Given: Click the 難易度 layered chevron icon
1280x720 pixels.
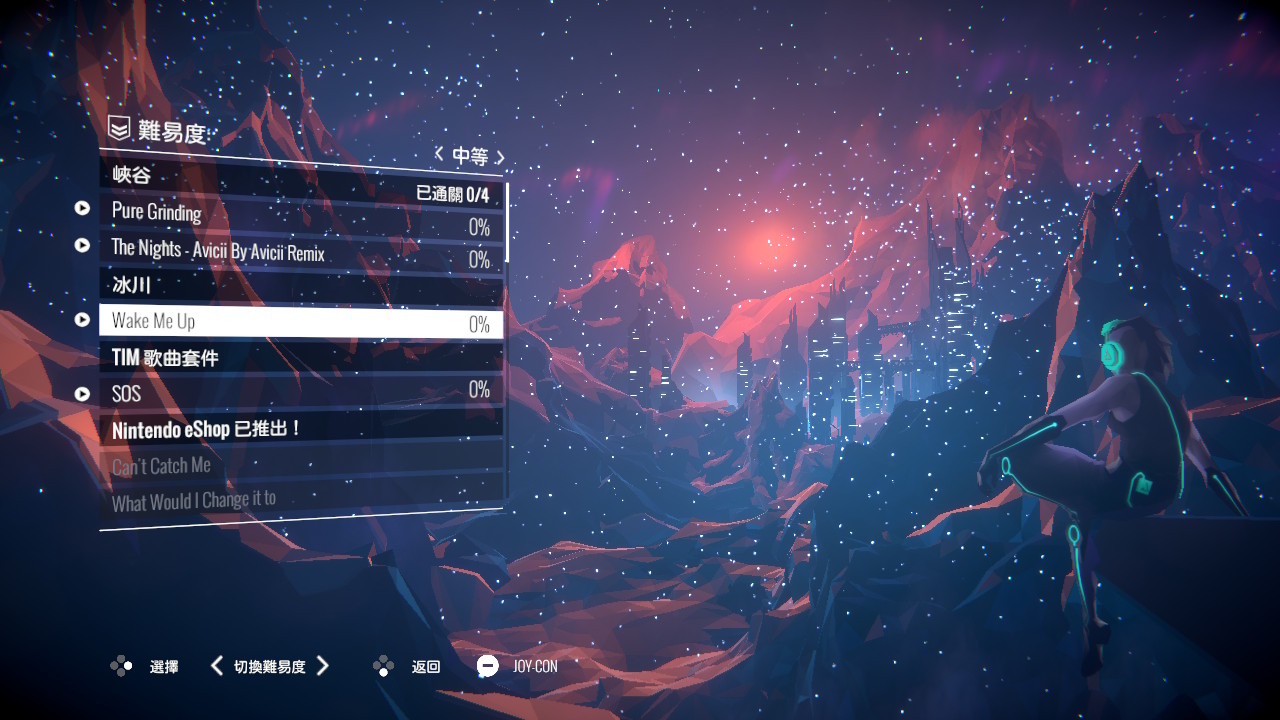Looking at the screenshot, I should click(119, 128).
